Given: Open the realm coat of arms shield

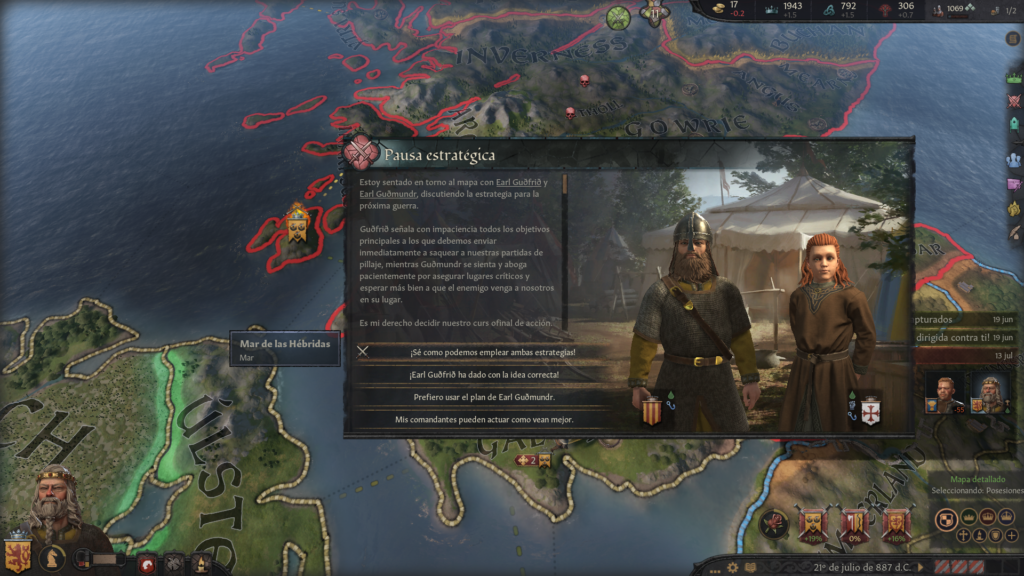Looking at the screenshot, I should click(17, 555).
